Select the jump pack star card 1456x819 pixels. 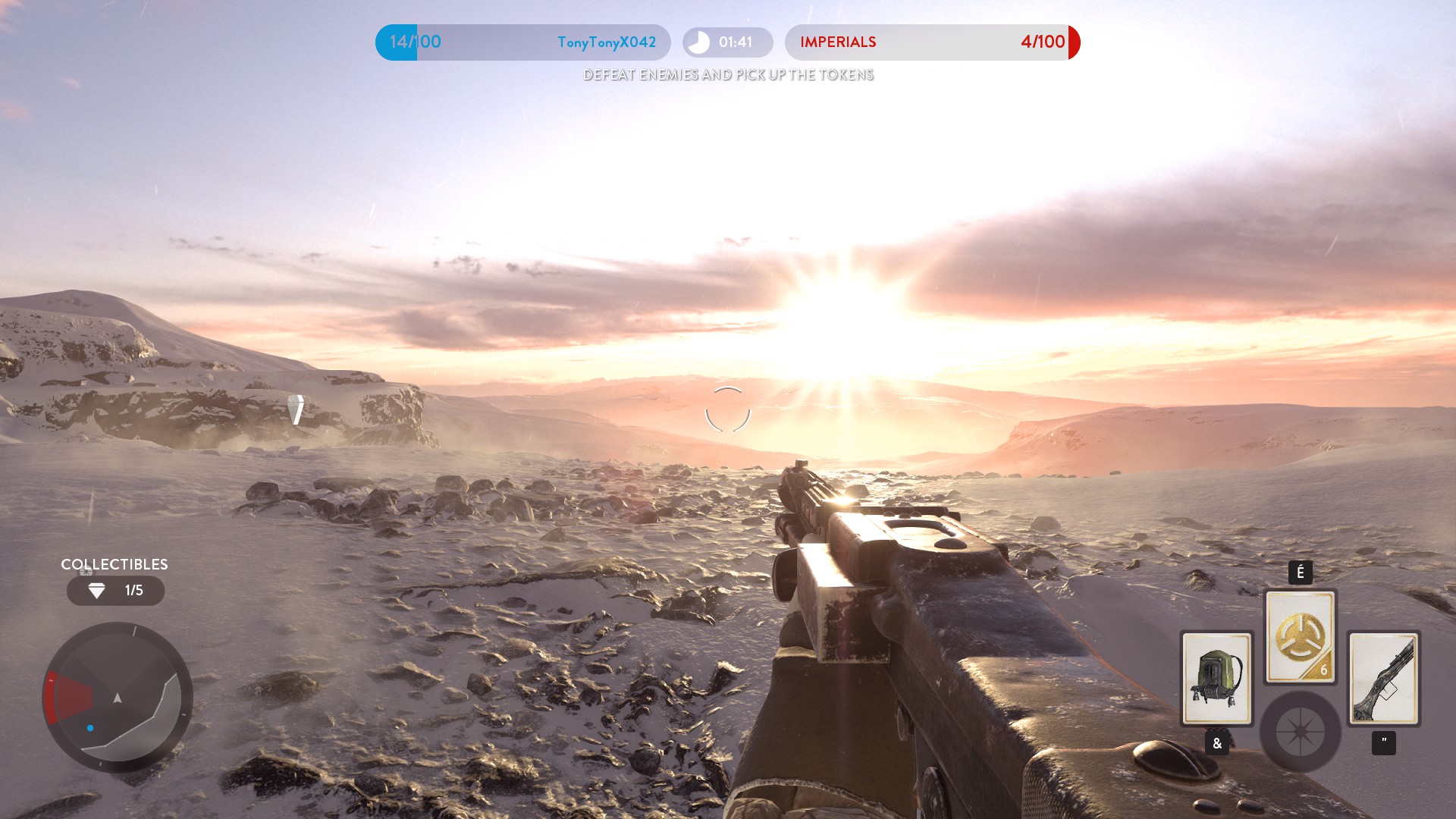[1216, 678]
